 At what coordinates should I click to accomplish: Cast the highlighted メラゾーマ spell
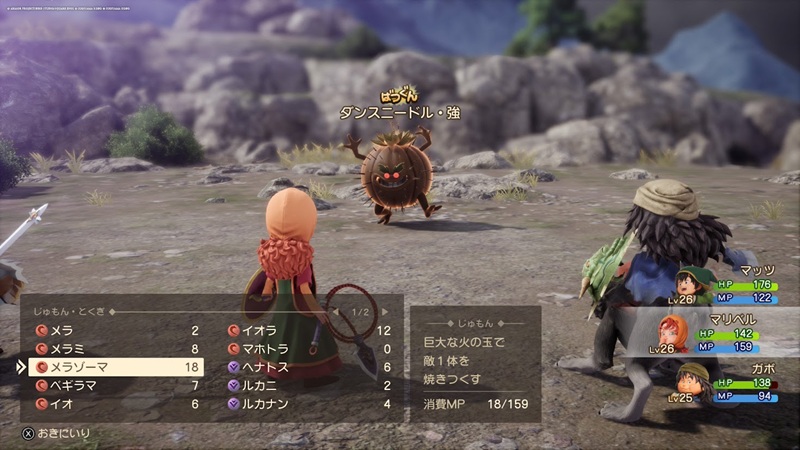pos(116,367)
